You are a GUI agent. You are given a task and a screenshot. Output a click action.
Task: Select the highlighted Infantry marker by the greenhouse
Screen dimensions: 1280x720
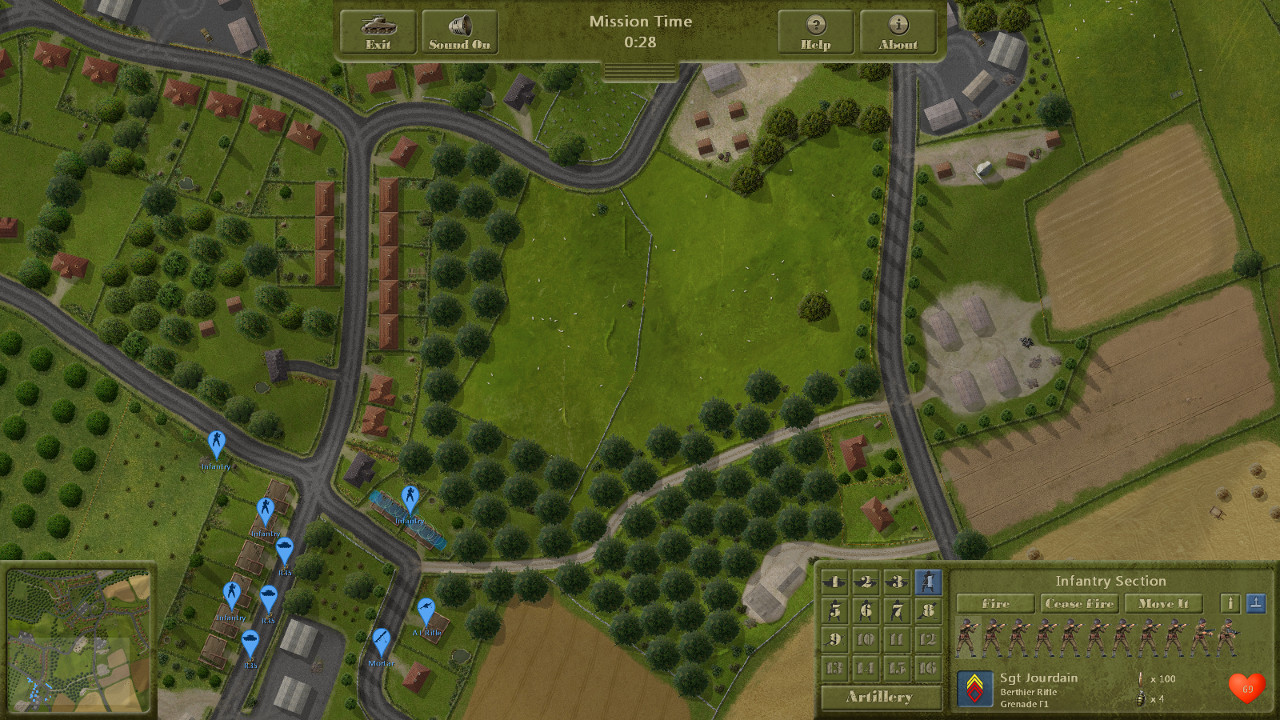[409, 497]
